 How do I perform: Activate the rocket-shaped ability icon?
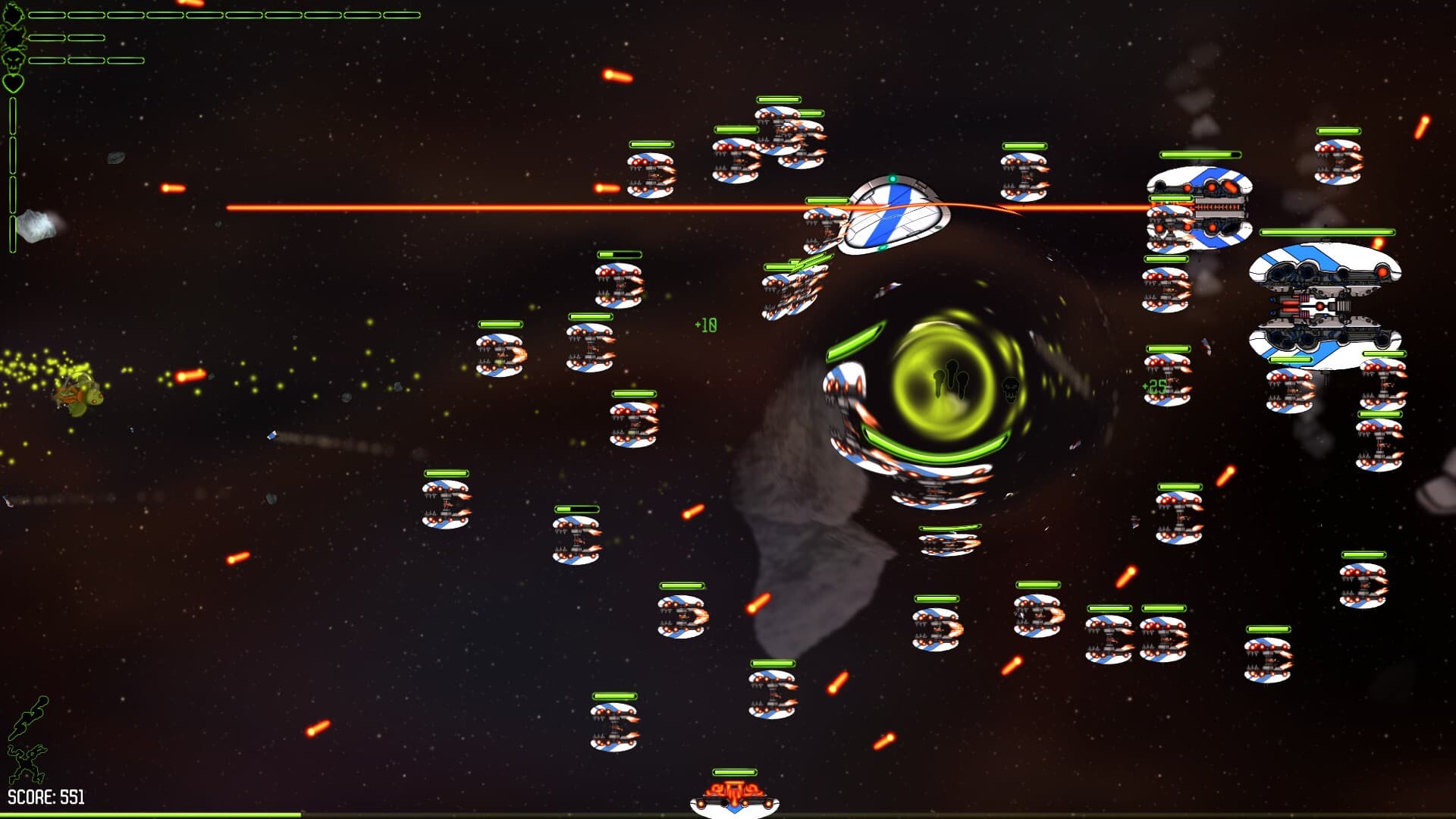(x=28, y=717)
